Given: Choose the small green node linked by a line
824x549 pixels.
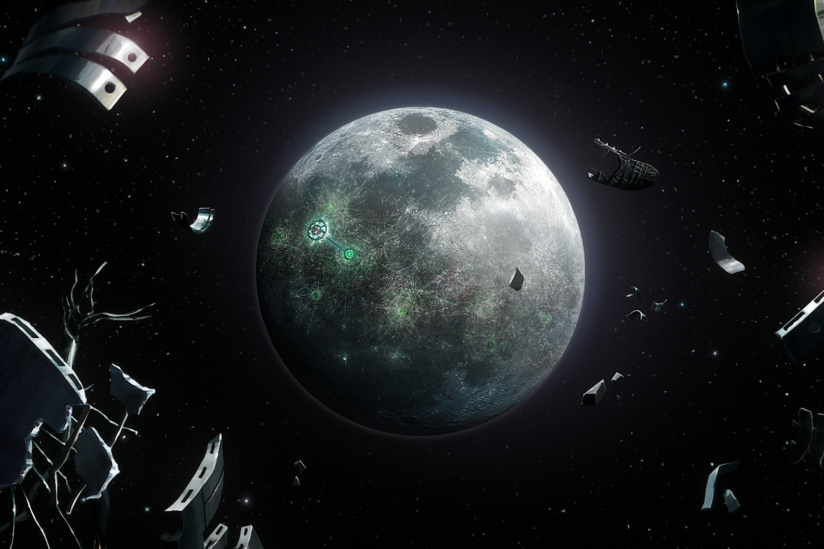Looking at the screenshot, I should tap(349, 254).
